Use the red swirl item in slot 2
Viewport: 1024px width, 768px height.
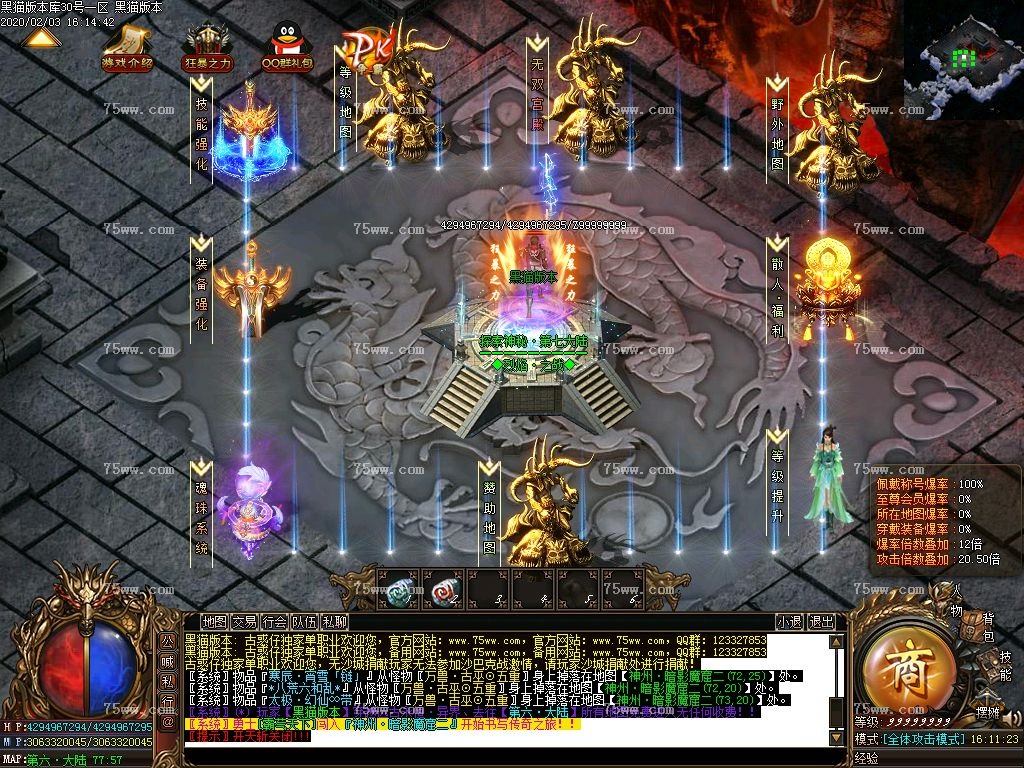click(x=445, y=590)
